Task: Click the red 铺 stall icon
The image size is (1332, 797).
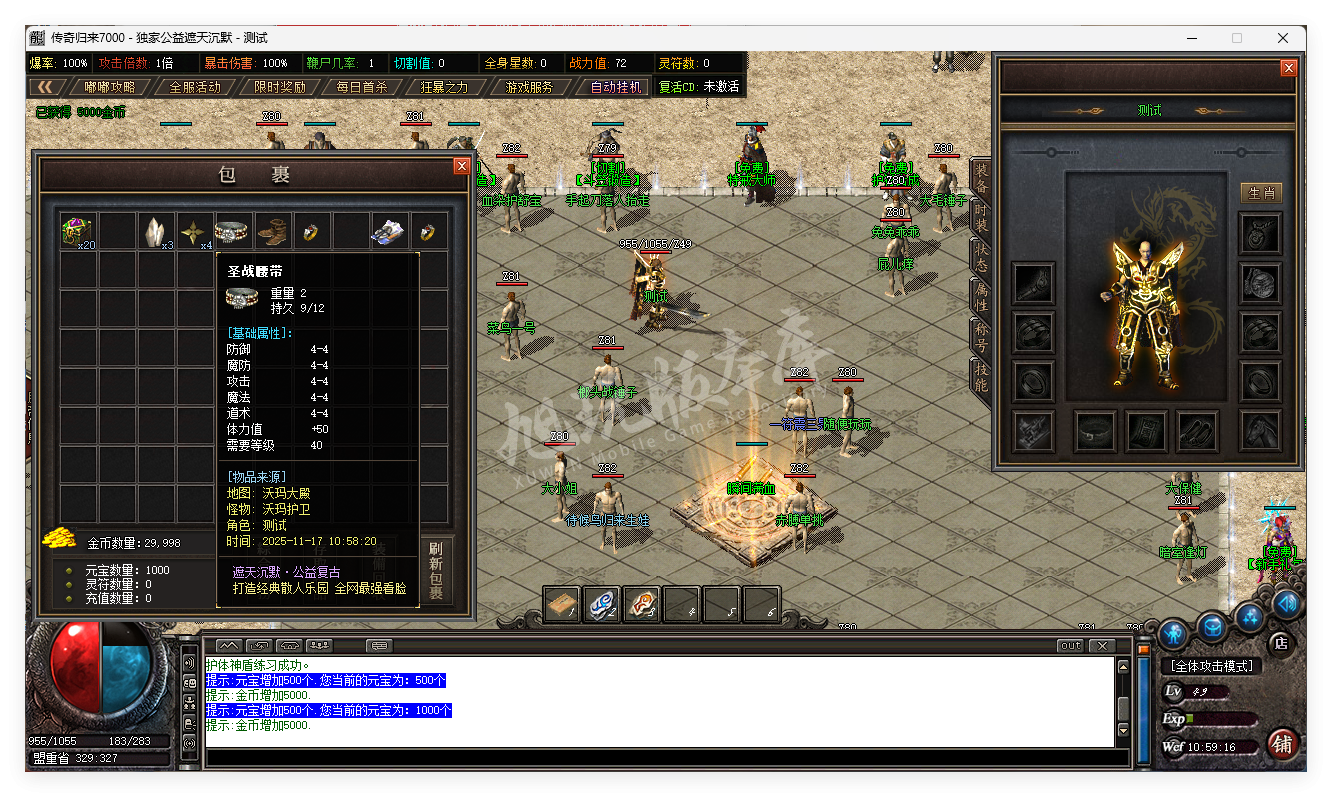Action: [x=1282, y=746]
